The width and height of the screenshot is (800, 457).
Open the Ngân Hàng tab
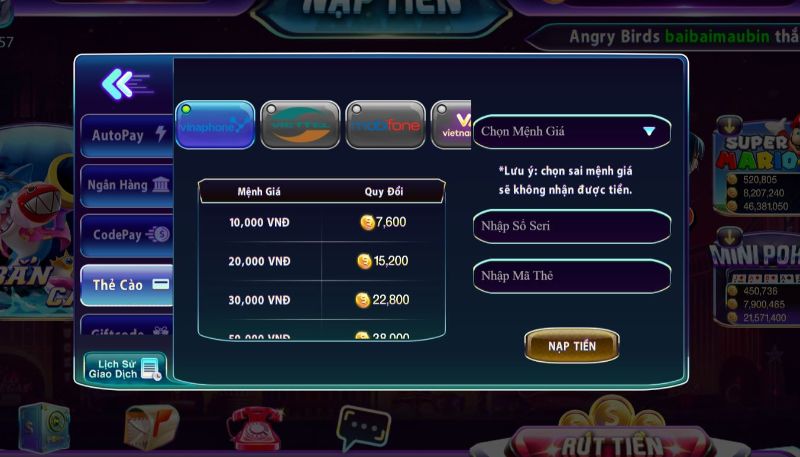127,185
